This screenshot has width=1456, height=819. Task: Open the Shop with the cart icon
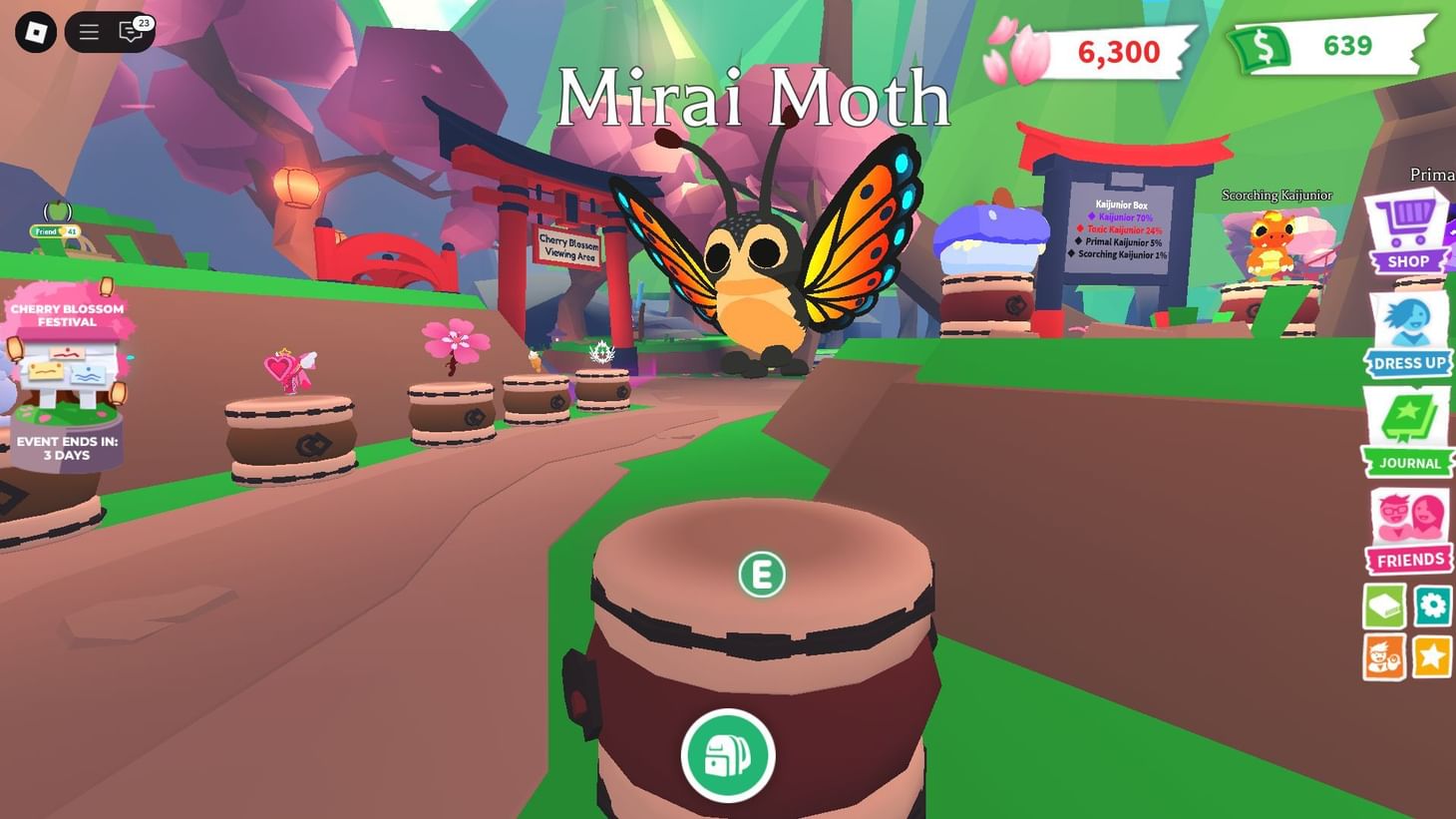[1407, 227]
